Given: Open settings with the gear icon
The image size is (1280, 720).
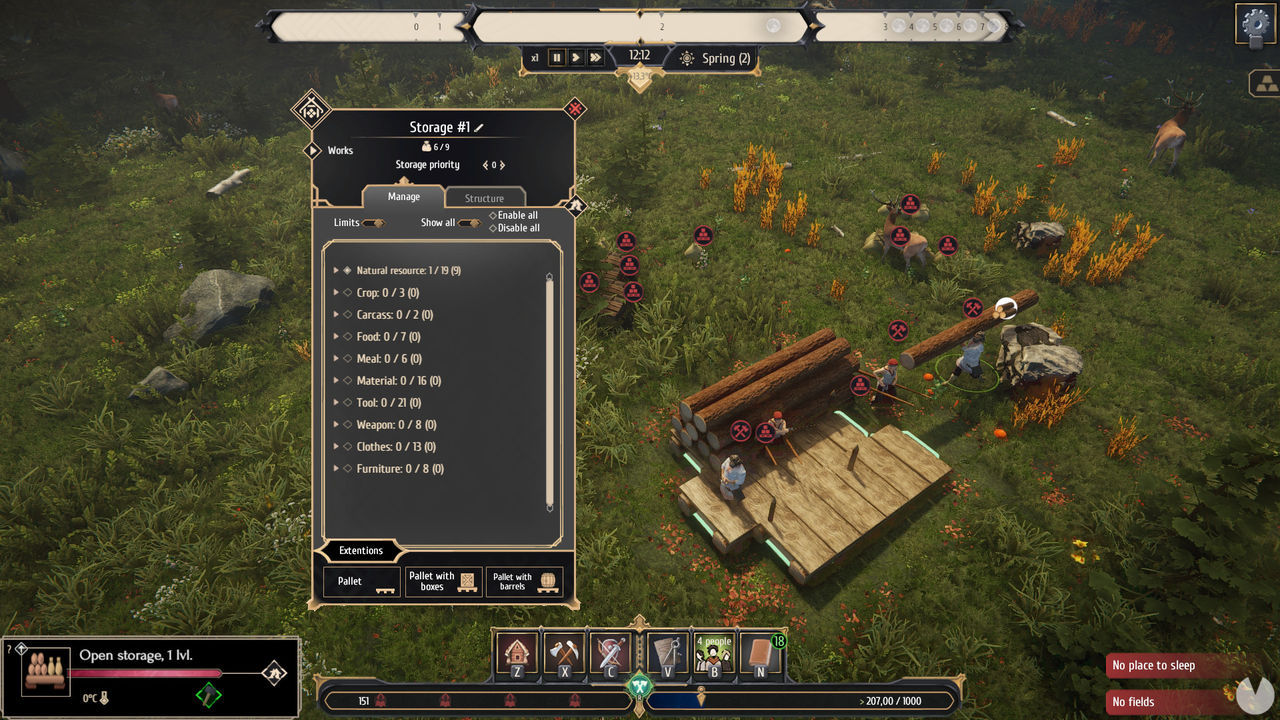Looking at the screenshot, I should click(1253, 22).
